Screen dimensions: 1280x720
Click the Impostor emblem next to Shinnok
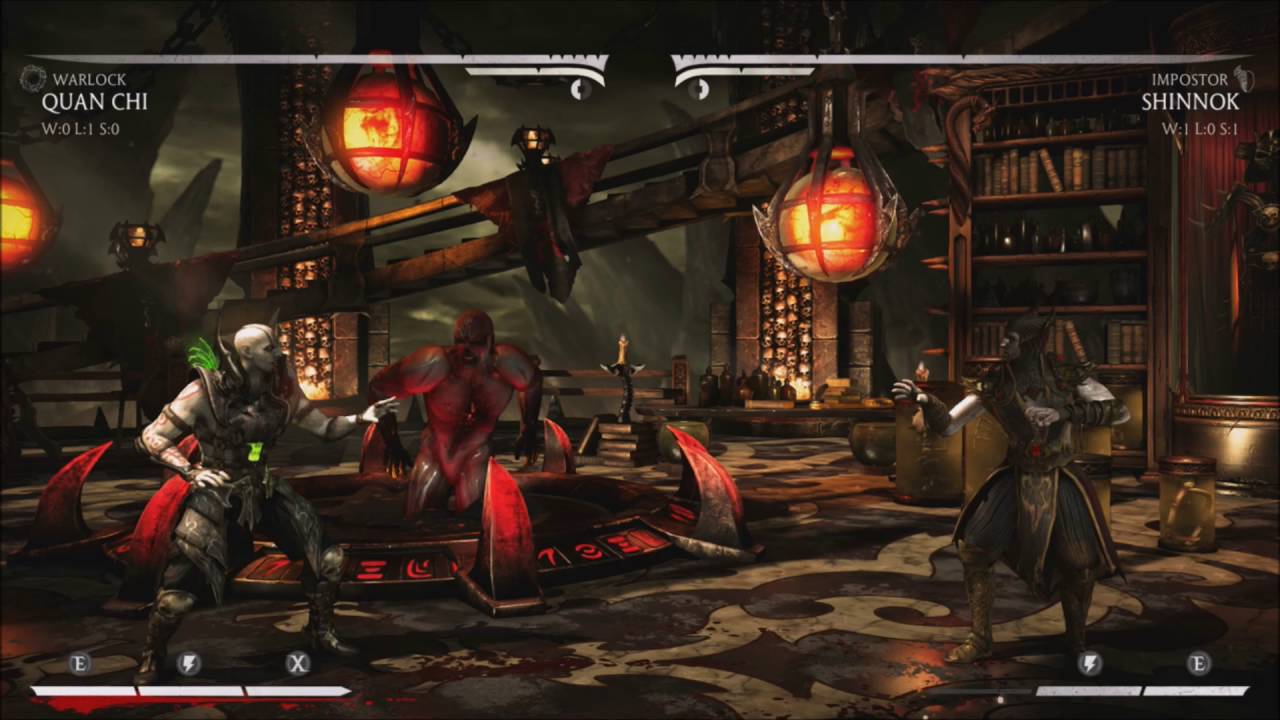[1246, 76]
